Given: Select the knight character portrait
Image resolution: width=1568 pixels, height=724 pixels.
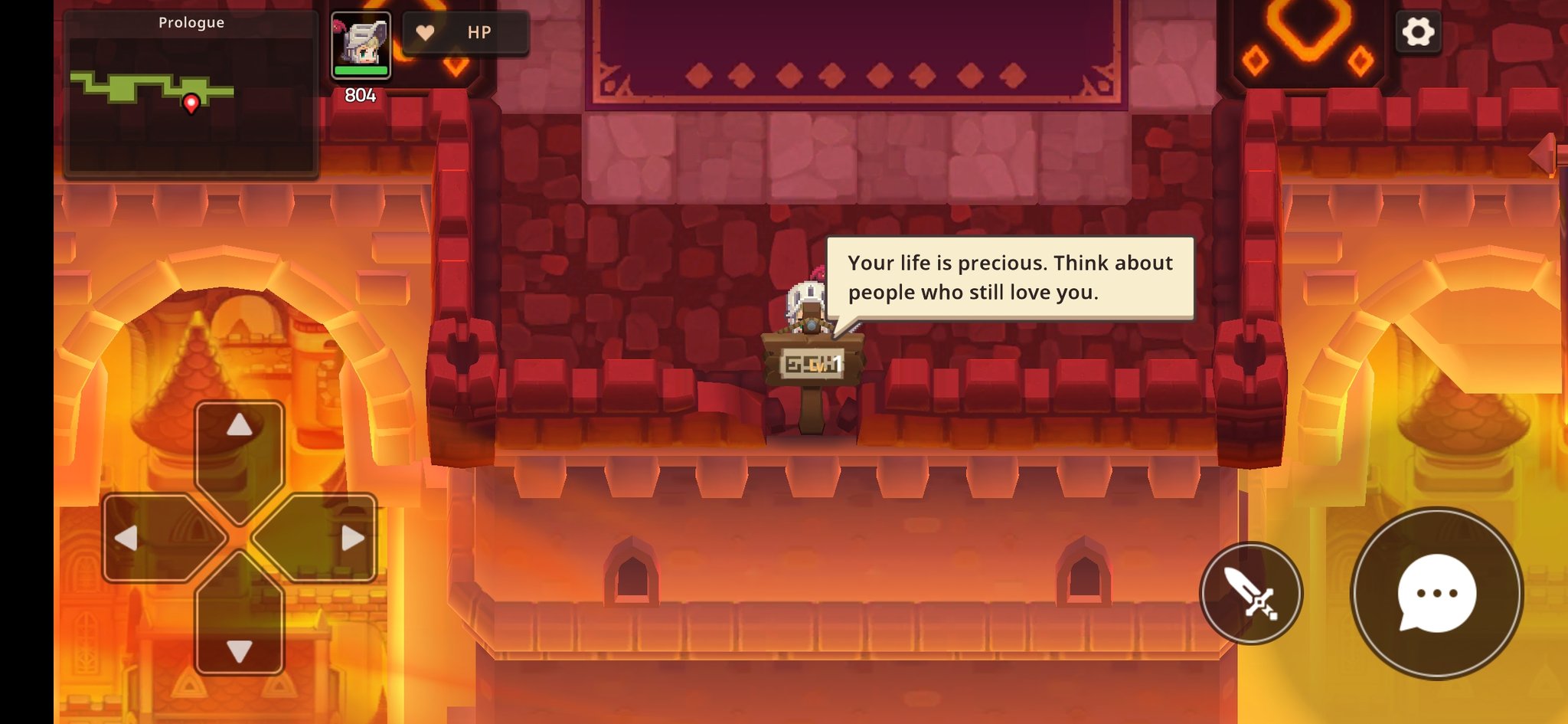Looking at the screenshot, I should coord(361,45).
